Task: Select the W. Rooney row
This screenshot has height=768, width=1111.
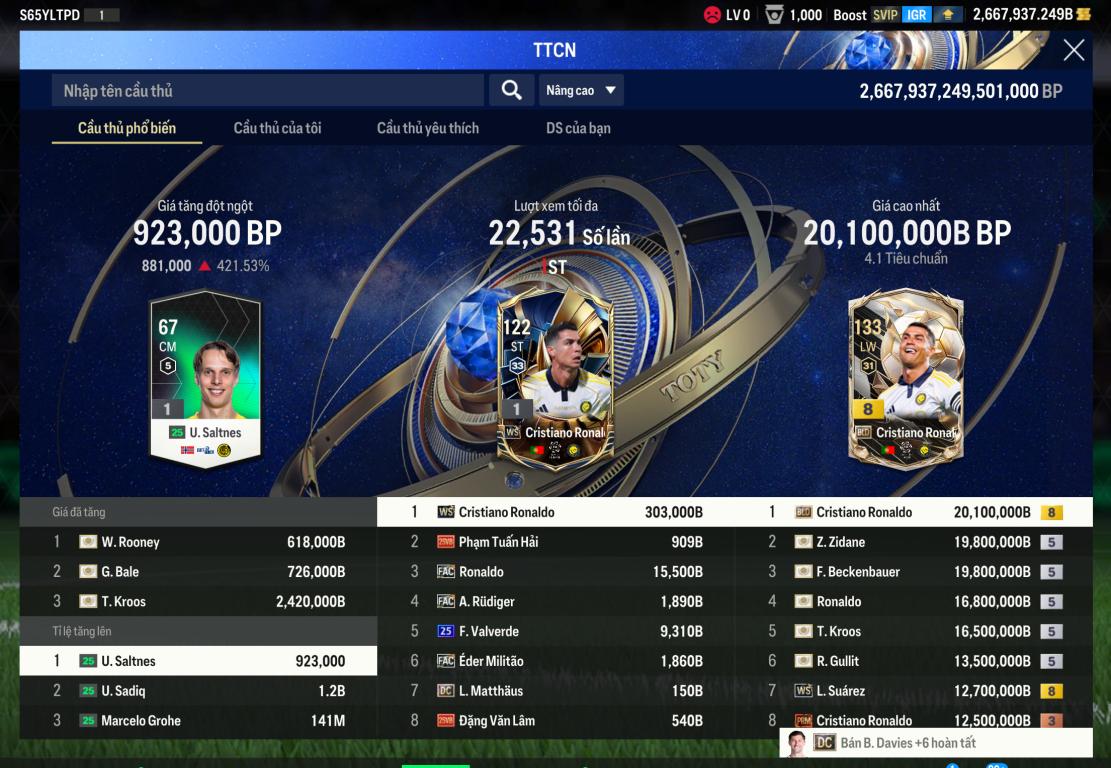Action: (x=198, y=542)
